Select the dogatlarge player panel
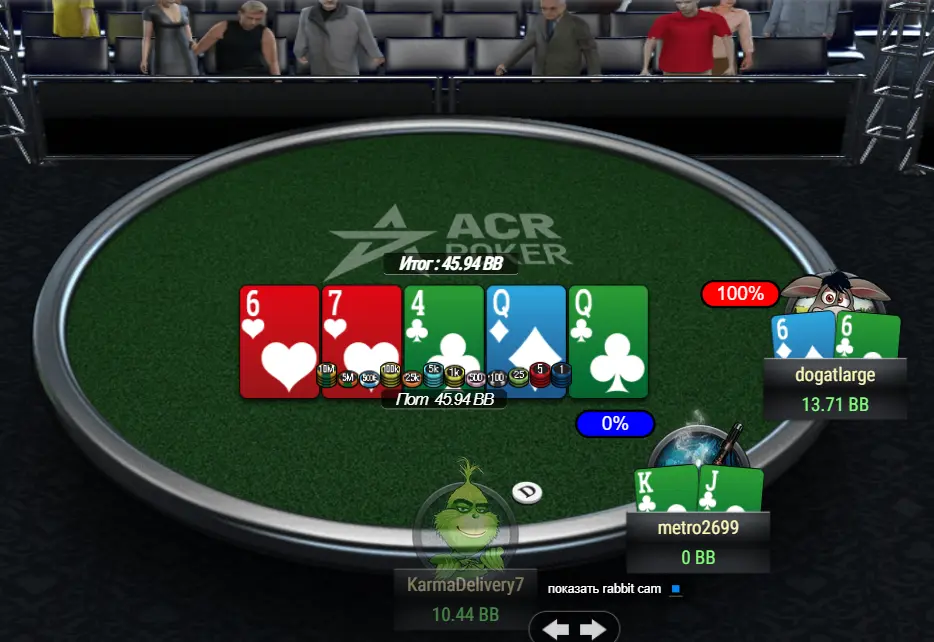 835,388
